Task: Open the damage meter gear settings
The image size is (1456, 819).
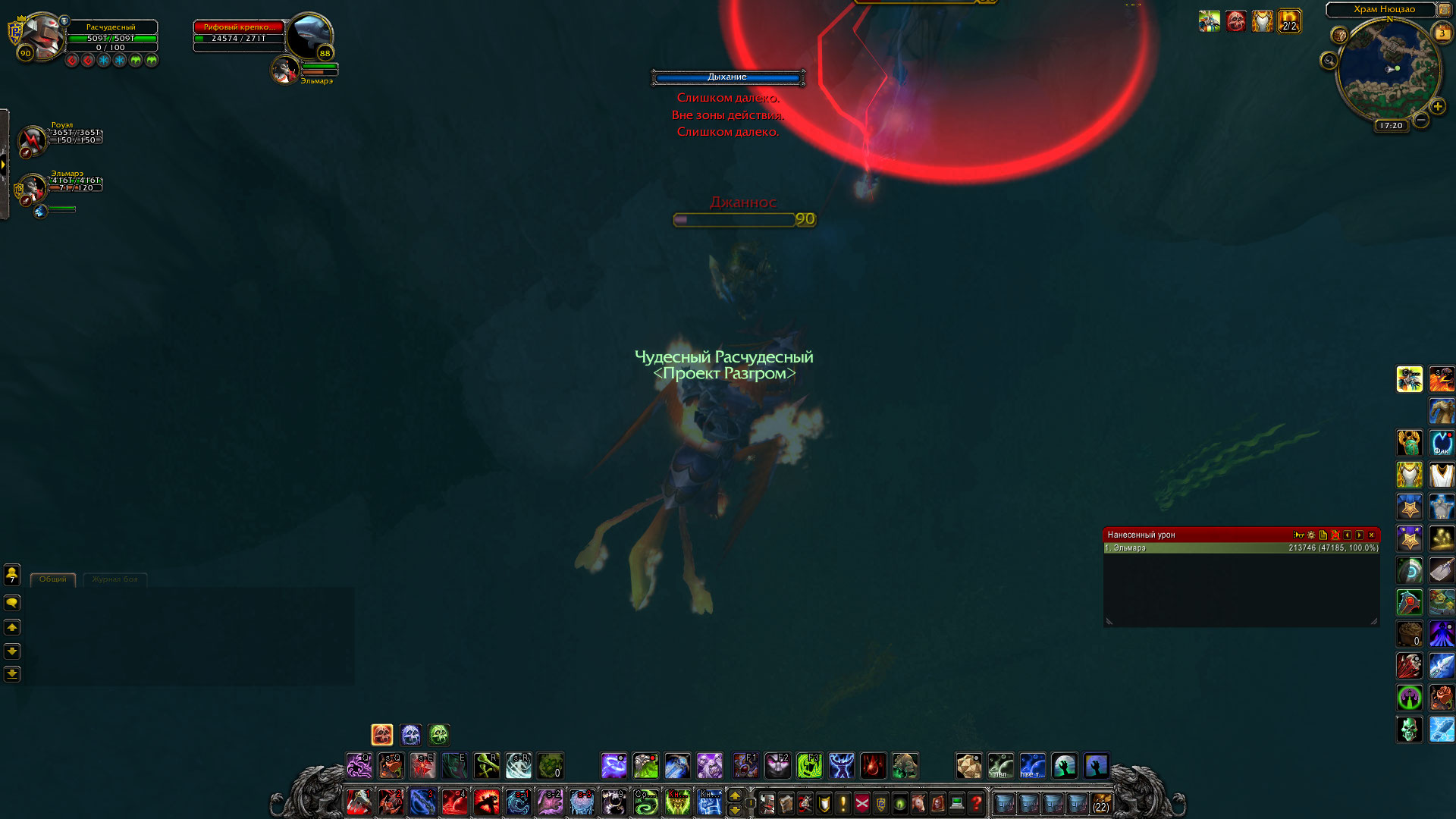Action: point(1311,535)
